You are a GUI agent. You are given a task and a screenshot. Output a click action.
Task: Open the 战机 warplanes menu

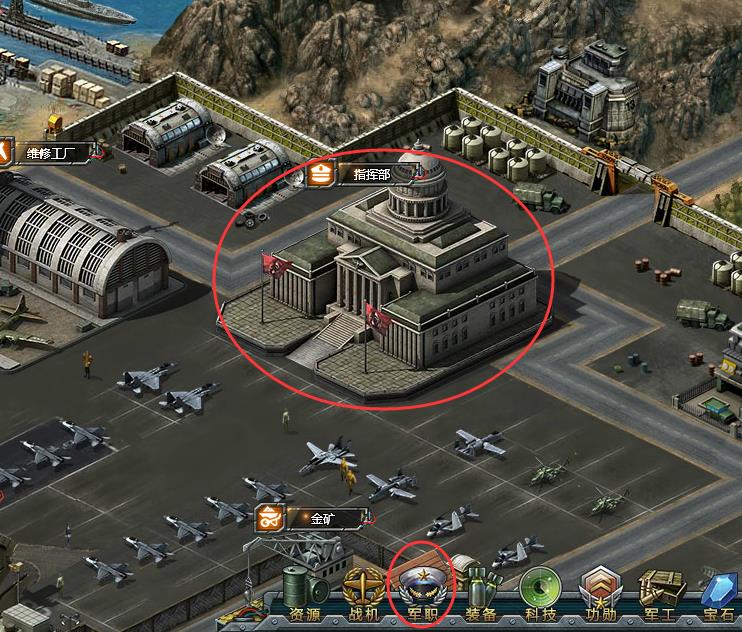click(x=364, y=592)
